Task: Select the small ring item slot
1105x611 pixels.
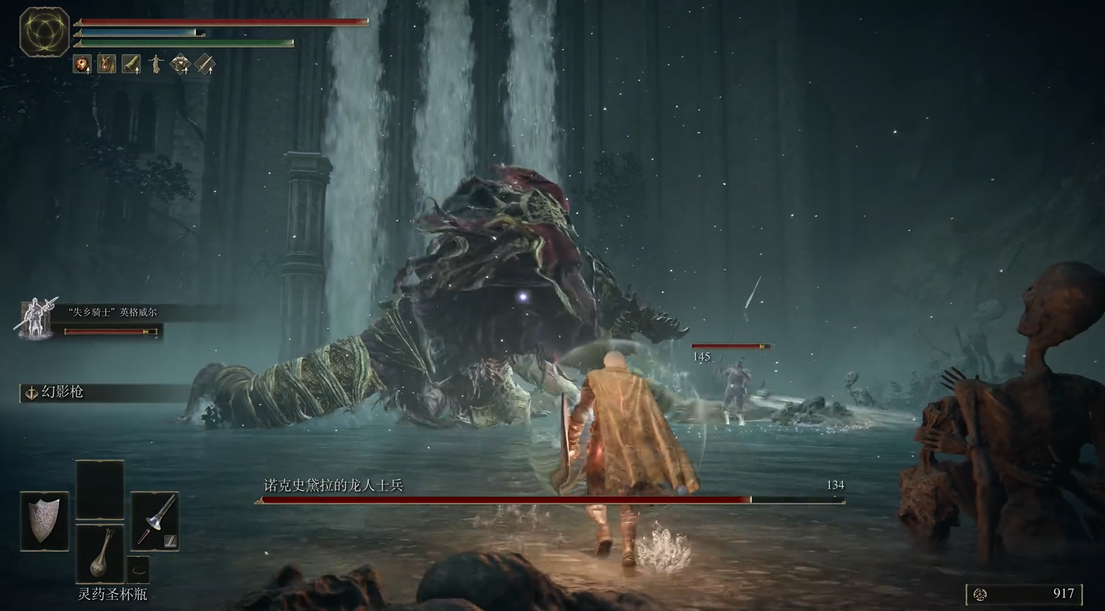Action: tap(138, 569)
